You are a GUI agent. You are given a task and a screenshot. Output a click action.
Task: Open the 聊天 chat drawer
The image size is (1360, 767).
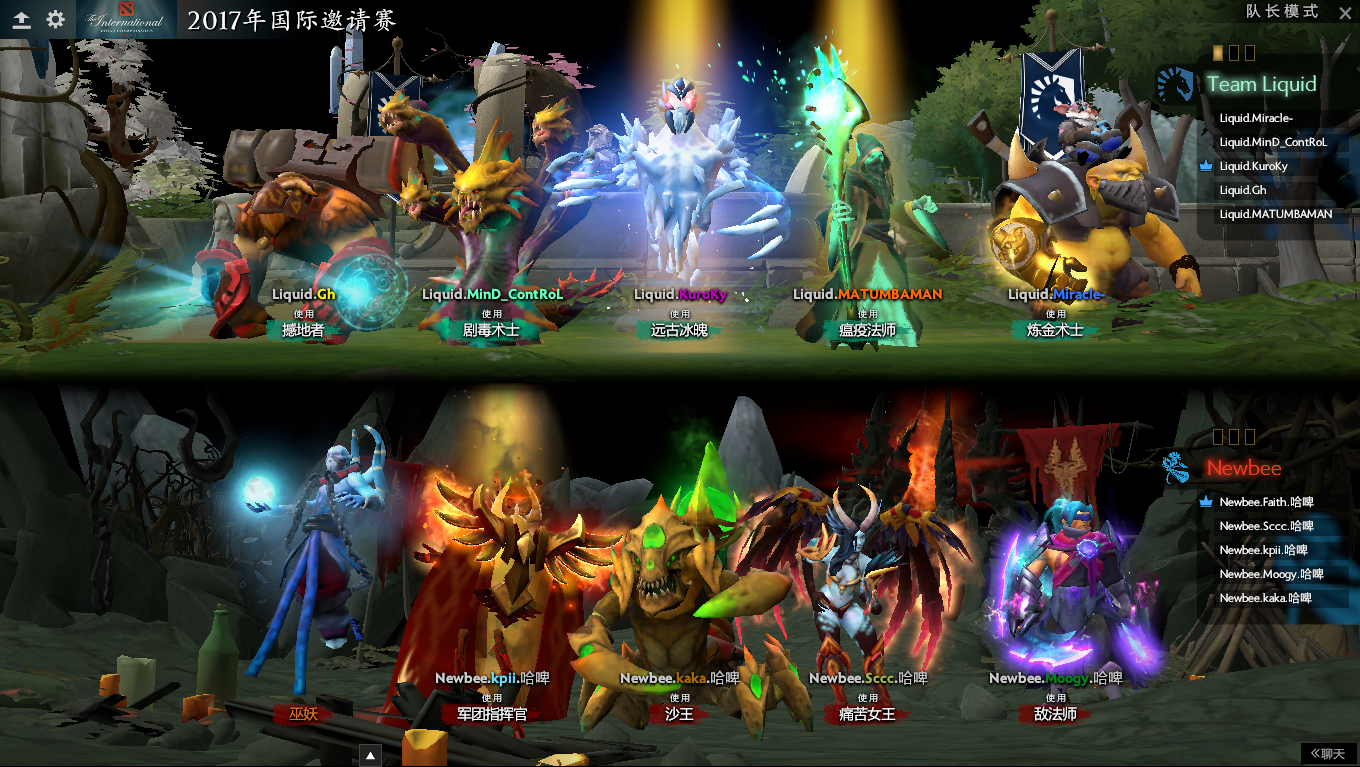1330,753
